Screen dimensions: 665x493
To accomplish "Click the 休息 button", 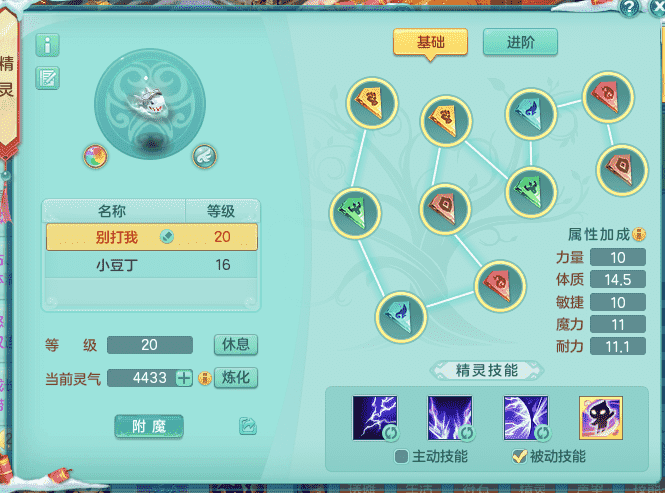I will point(236,344).
